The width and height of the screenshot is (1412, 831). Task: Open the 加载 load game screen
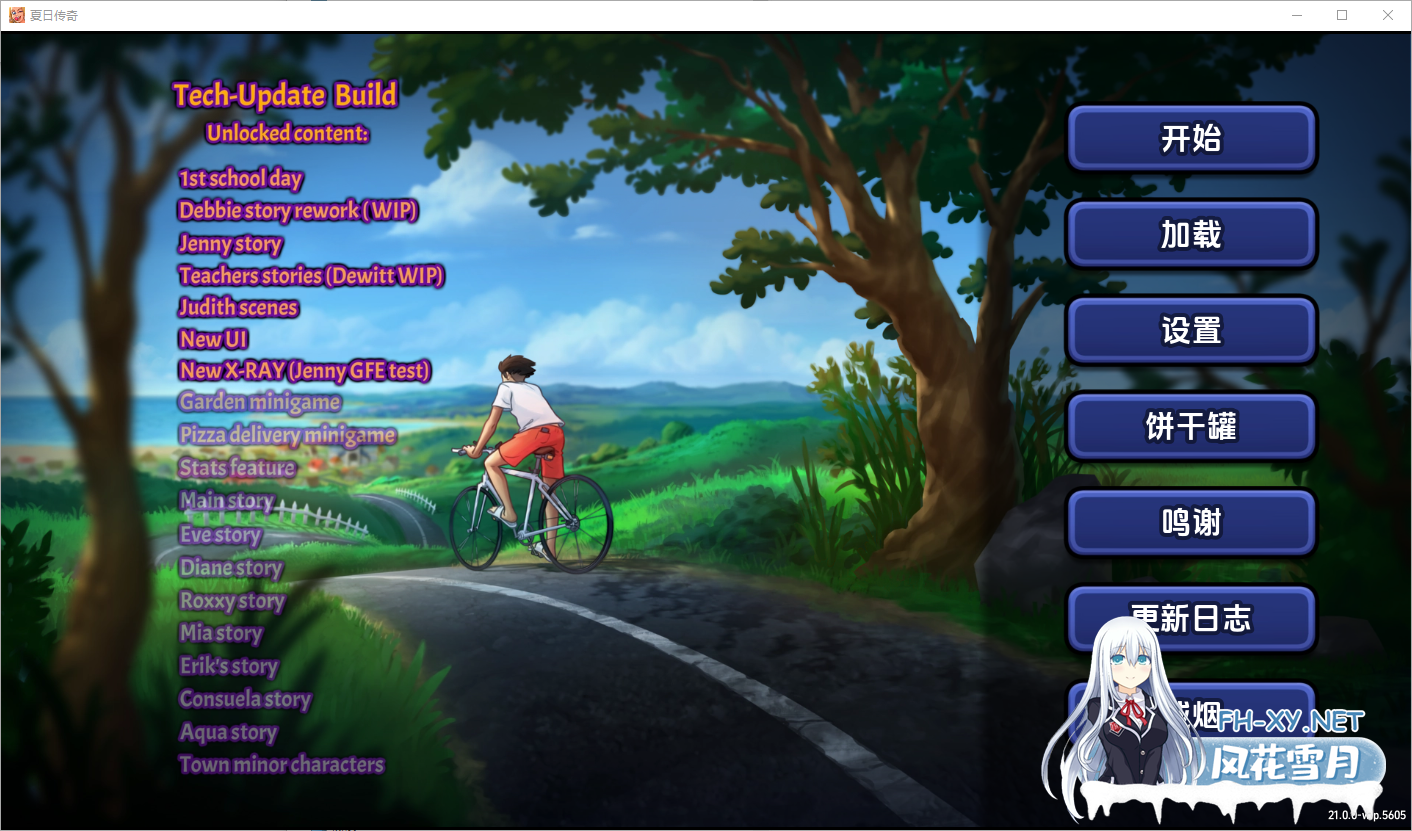(x=1190, y=234)
